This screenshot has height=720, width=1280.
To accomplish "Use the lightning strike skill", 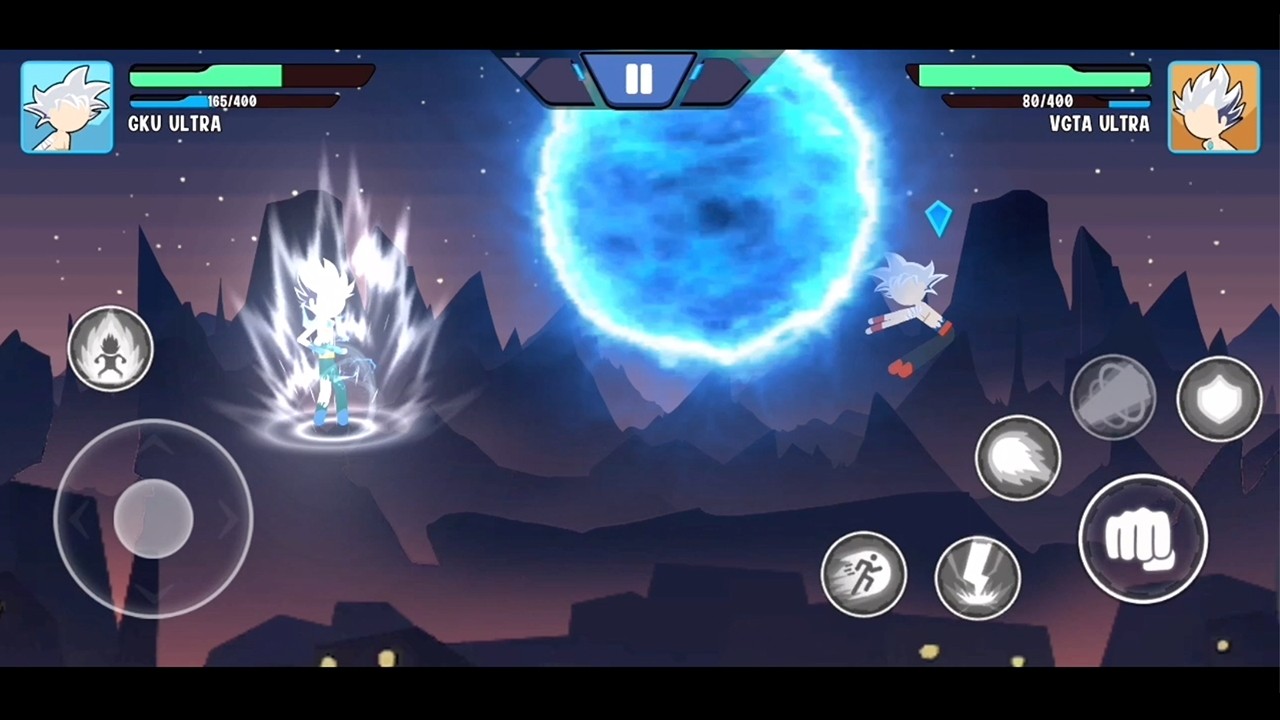I will [978, 578].
